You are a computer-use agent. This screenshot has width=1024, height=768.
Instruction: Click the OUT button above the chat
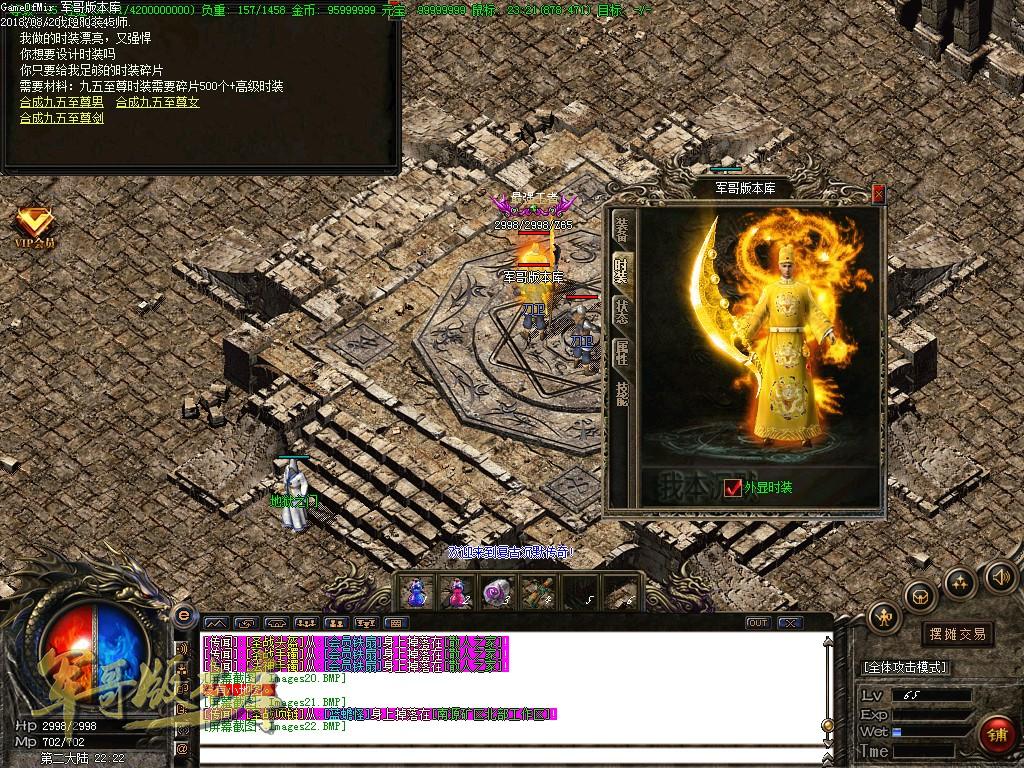tap(759, 623)
